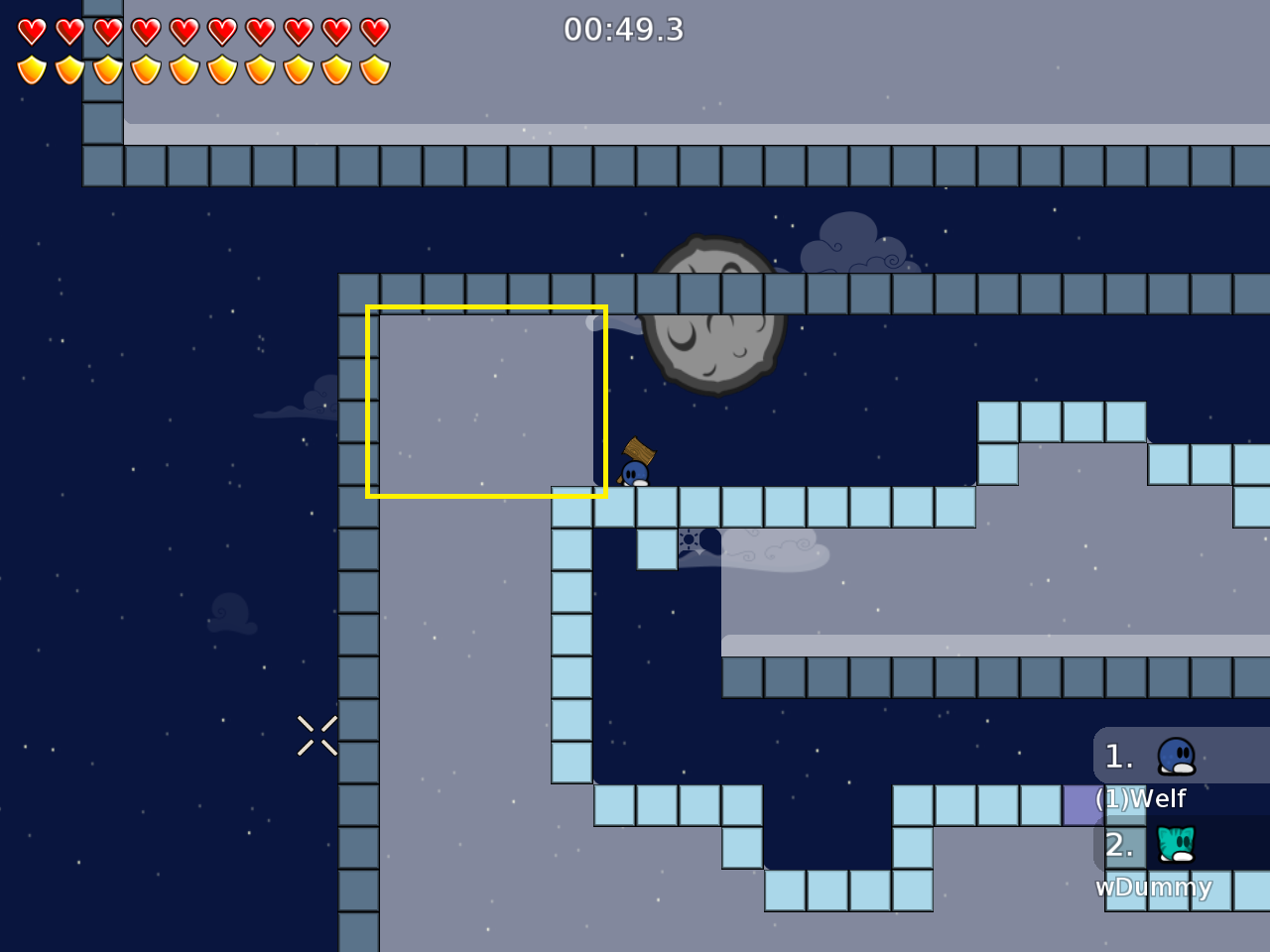Expand the rank 2 scoreboard entry
The image size is (1270, 952).
[x=1119, y=845]
